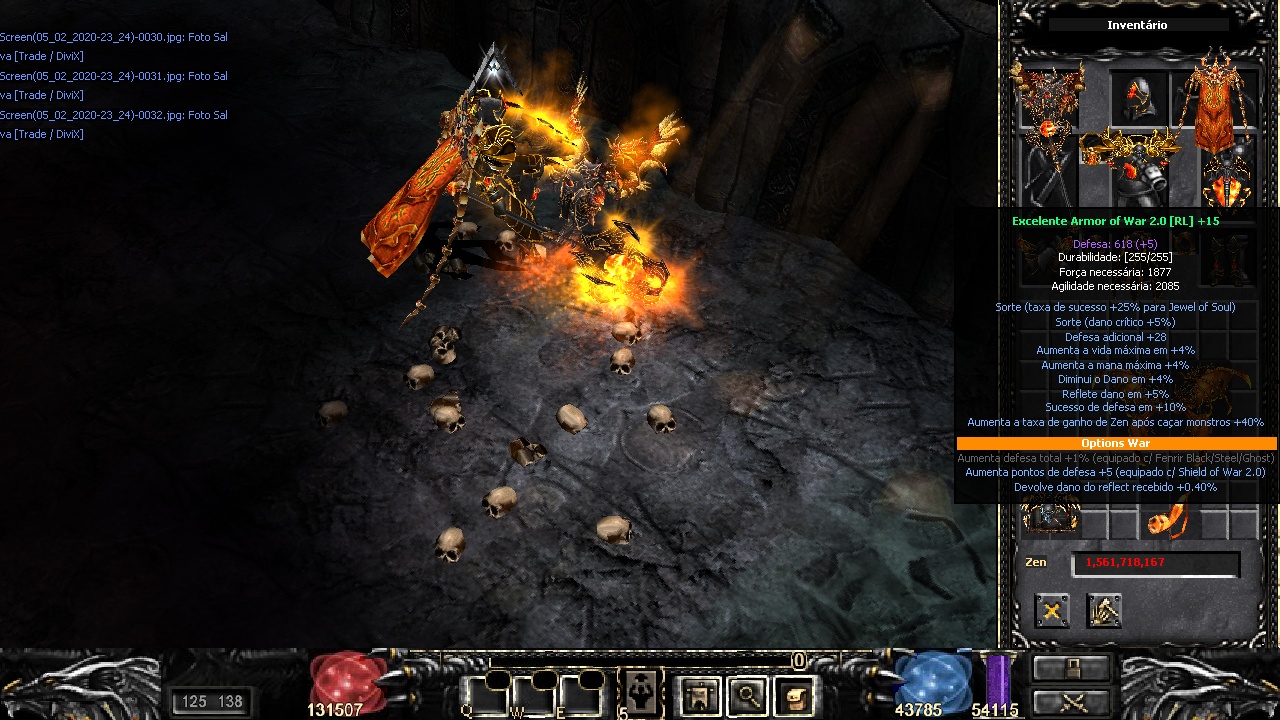Activate the current skill slot icon
The width and height of the screenshot is (1280, 720).
638,692
